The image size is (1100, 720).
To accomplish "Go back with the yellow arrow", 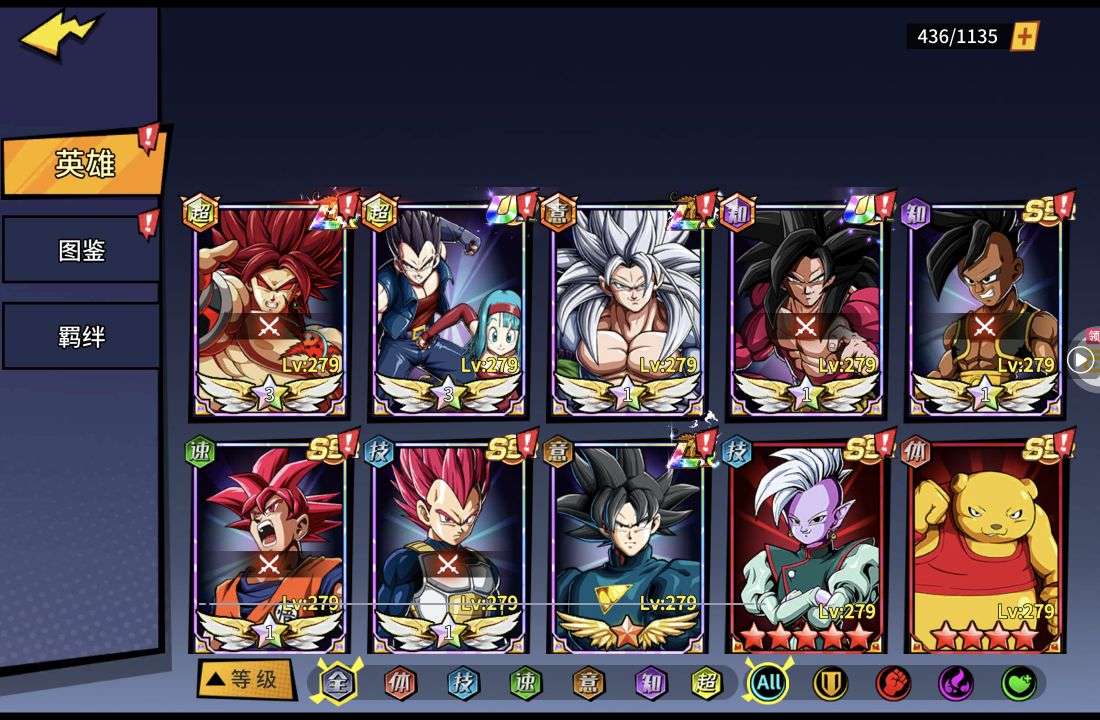I will [59, 36].
